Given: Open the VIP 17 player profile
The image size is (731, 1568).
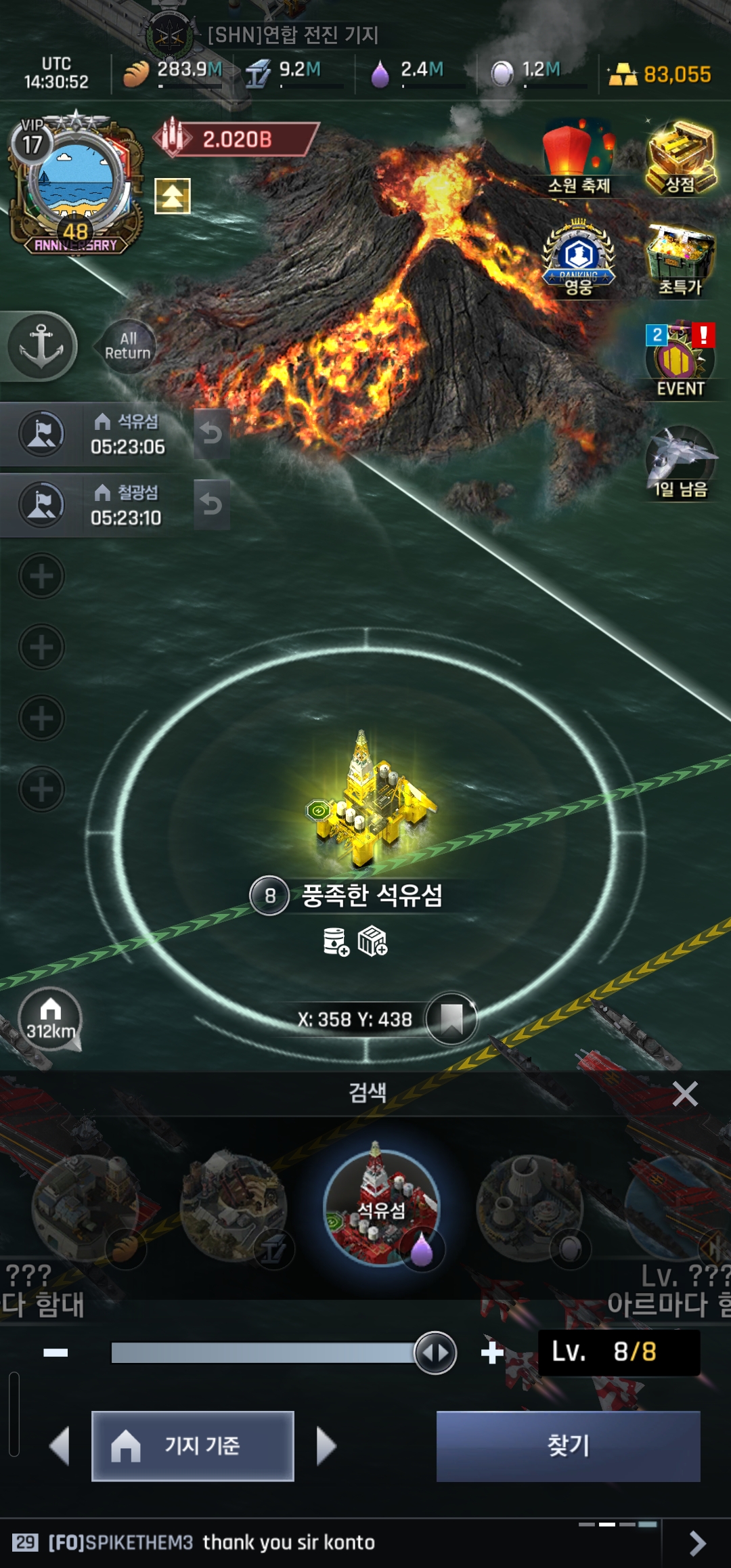Looking at the screenshot, I should click(74, 183).
